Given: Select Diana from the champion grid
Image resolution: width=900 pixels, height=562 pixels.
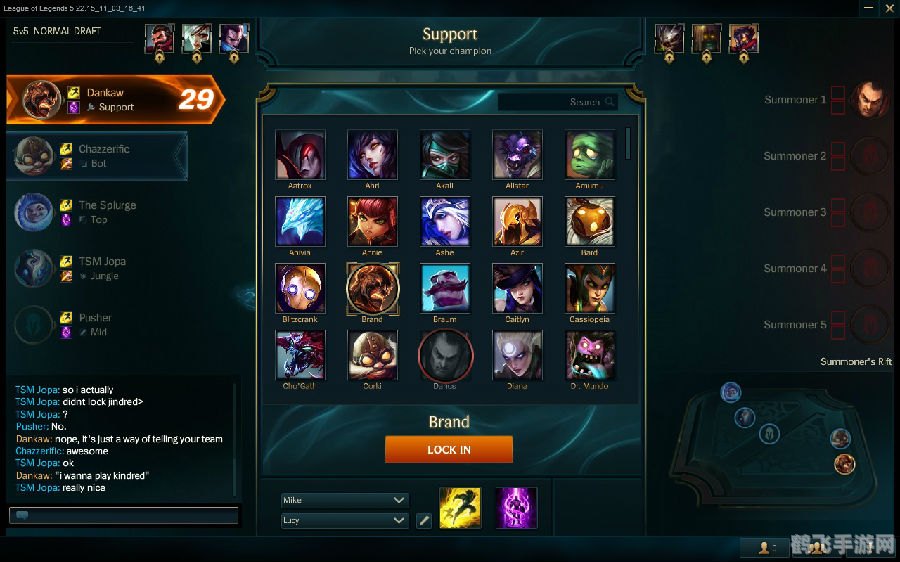Looking at the screenshot, I should (517, 355).
